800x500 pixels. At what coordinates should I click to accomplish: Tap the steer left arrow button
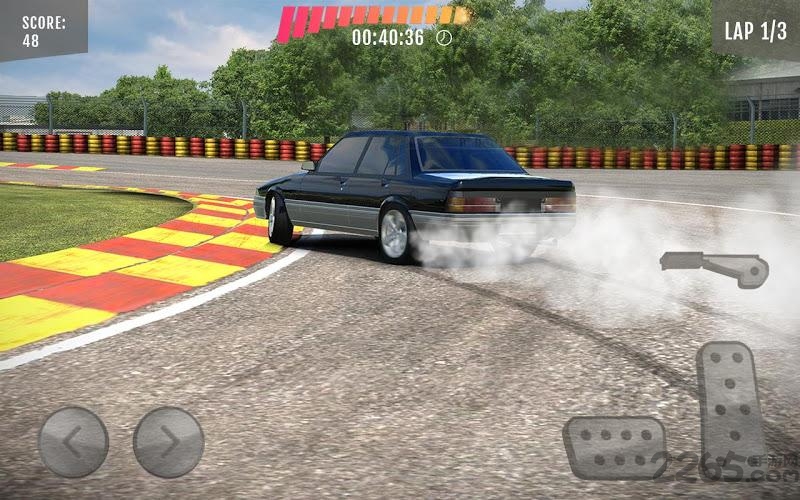(x=73, y=441)
